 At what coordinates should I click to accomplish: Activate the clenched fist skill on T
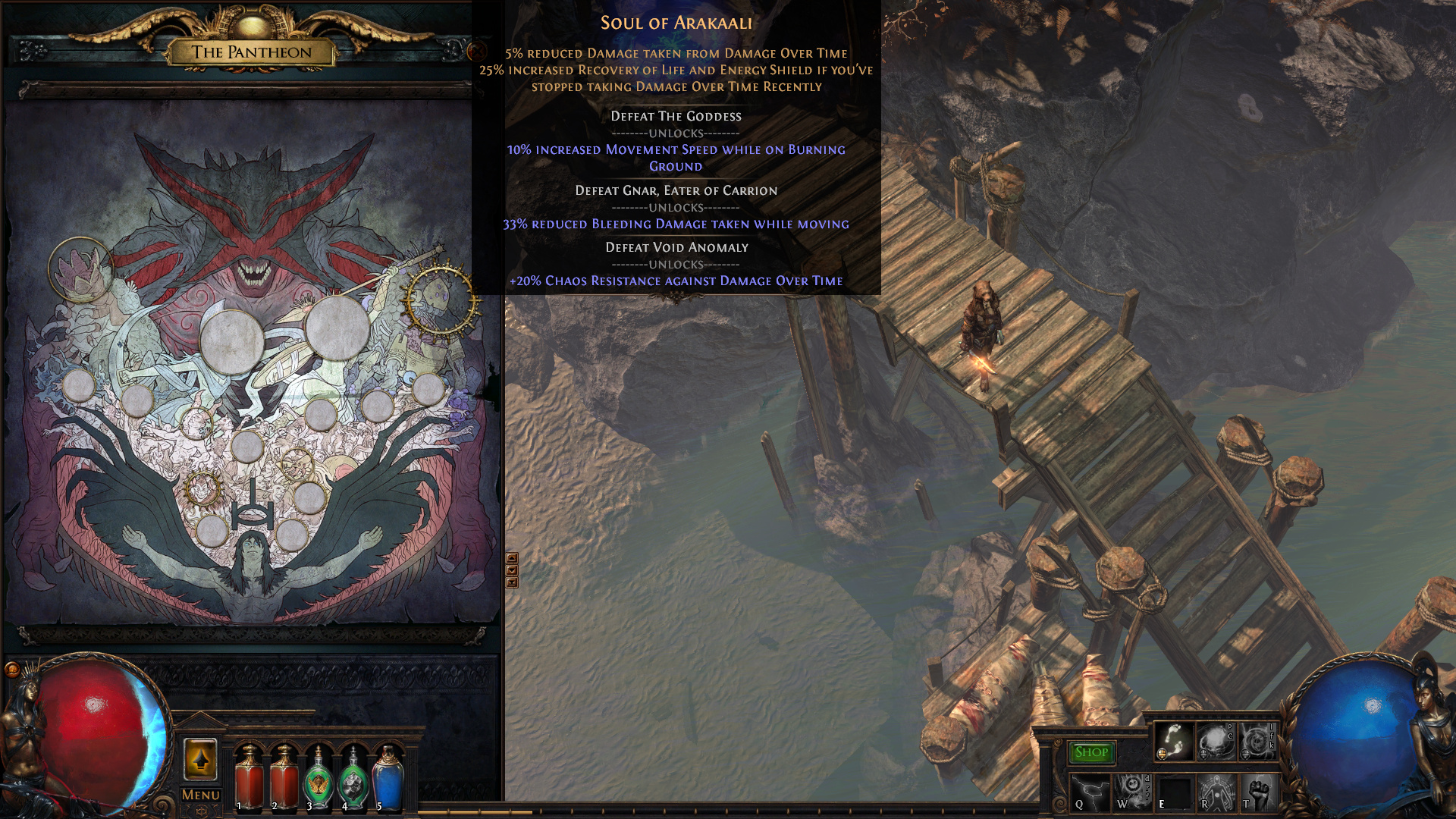click(1258, 793)
